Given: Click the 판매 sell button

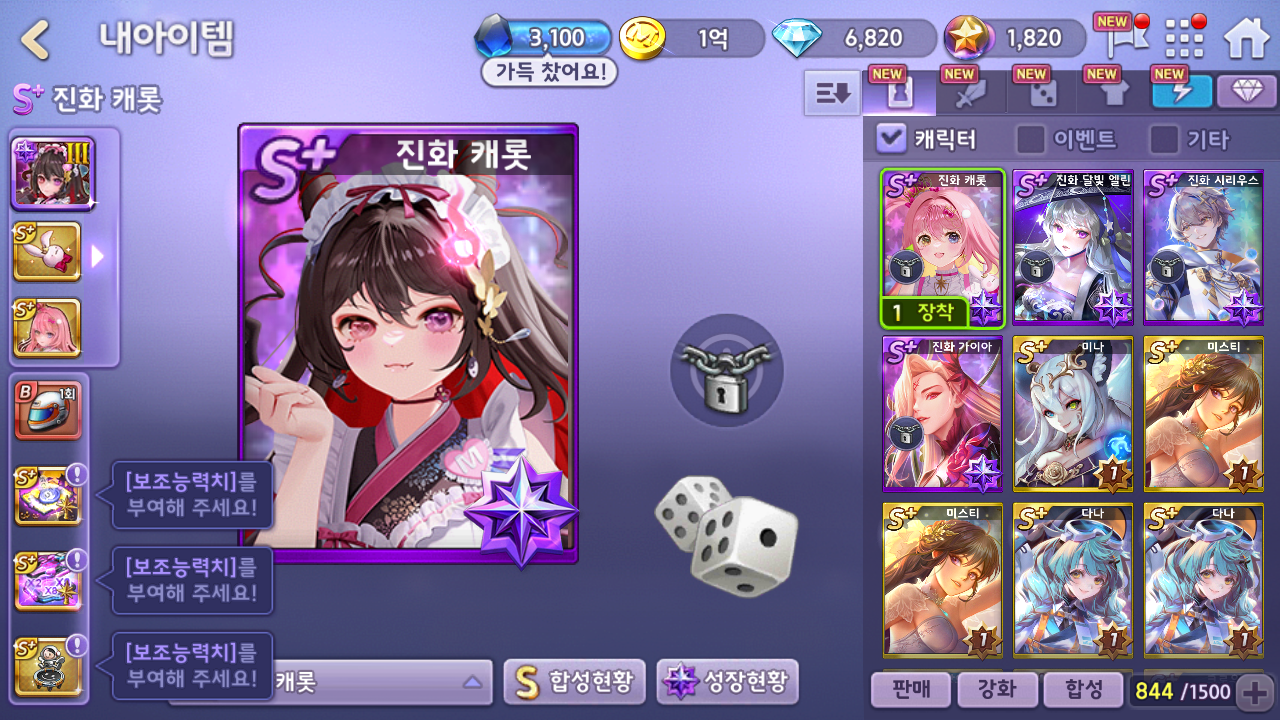Looking at the screenshot, I should (909, 689).
